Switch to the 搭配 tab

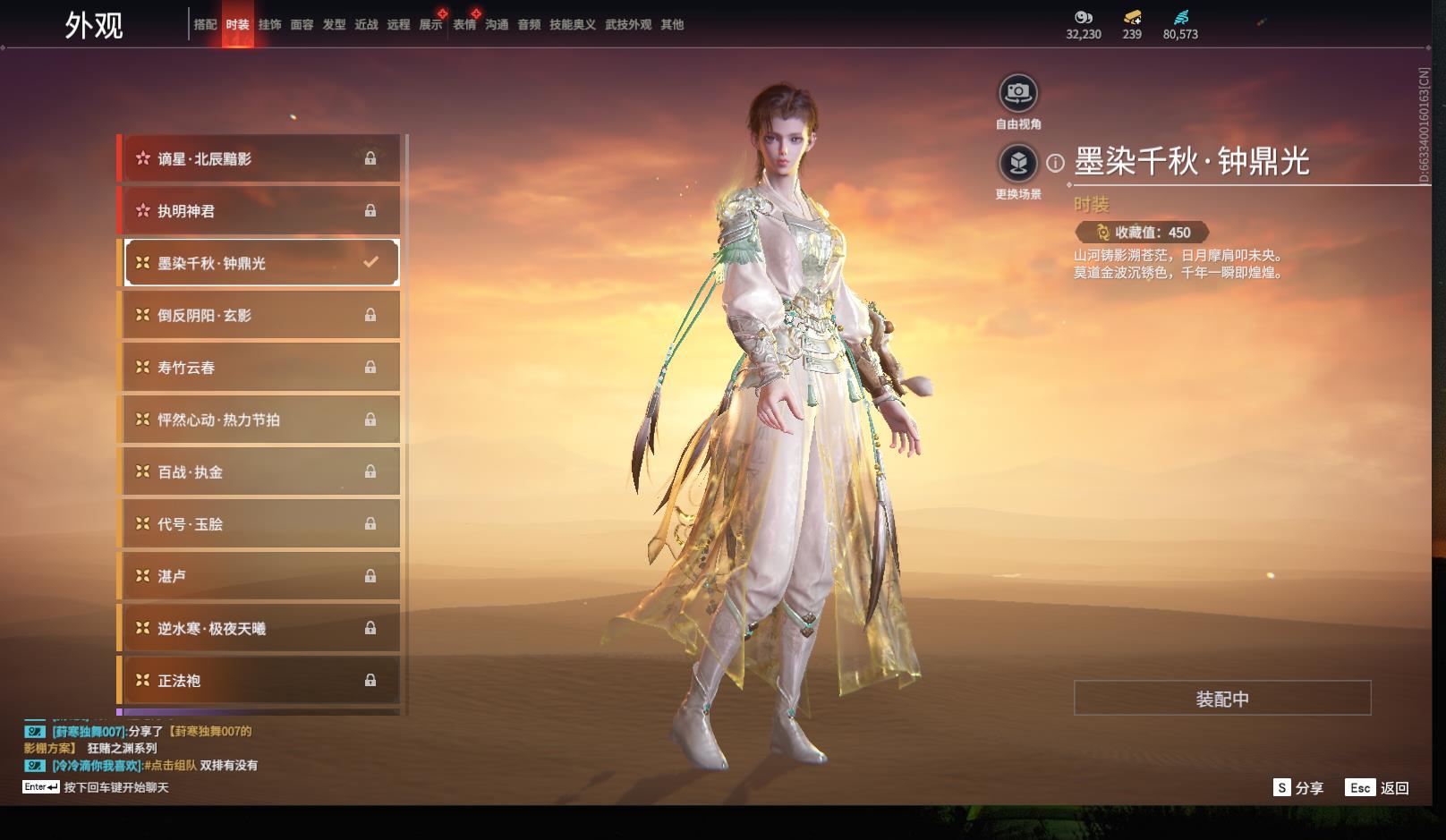pos(205,25)
